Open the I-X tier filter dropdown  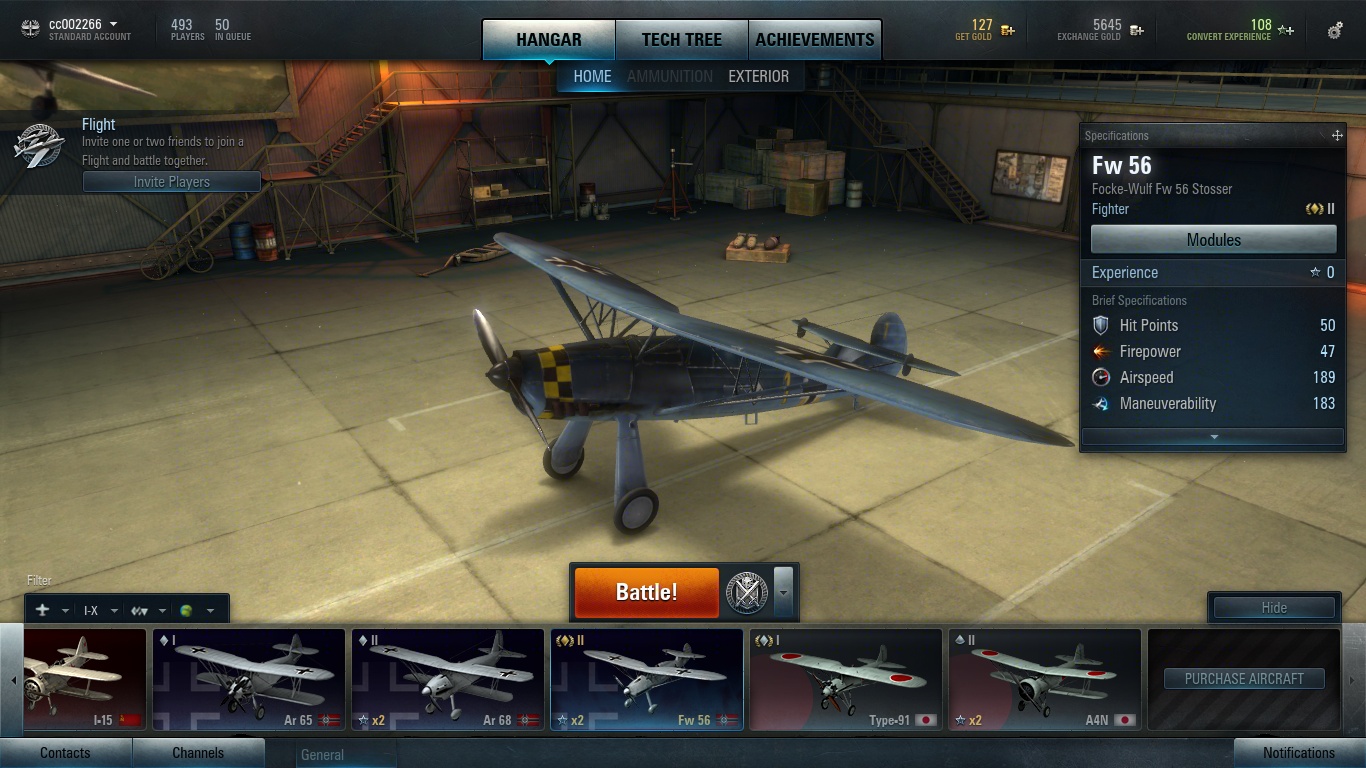click(x=100, y=610)
